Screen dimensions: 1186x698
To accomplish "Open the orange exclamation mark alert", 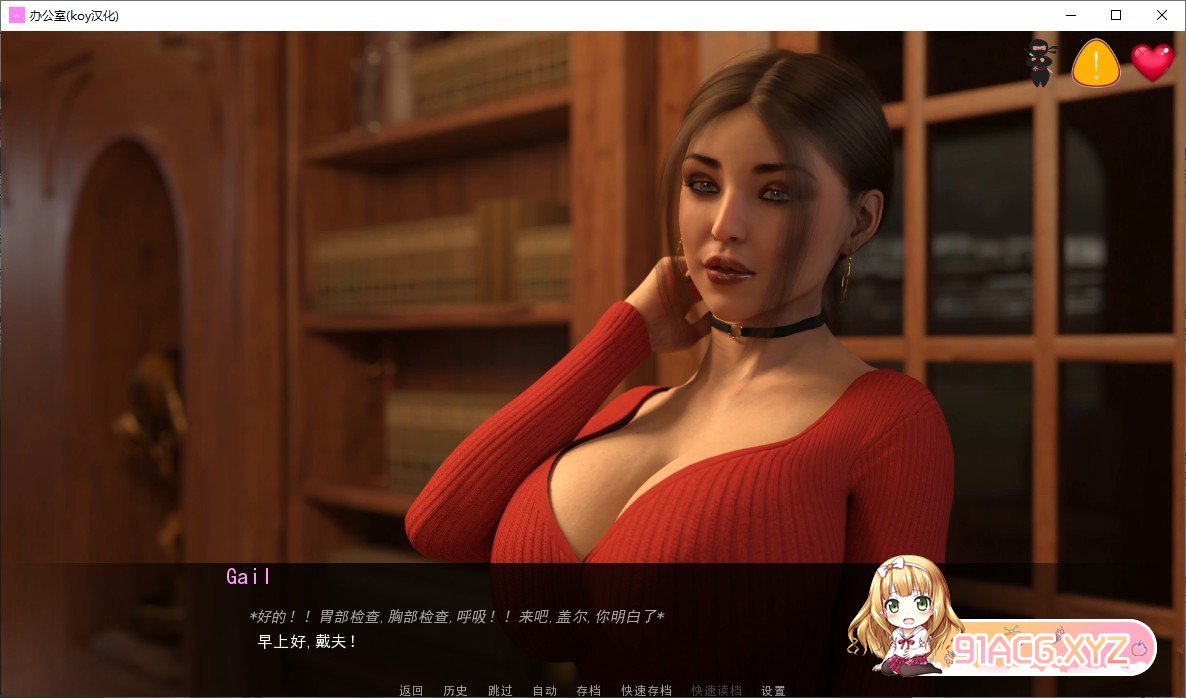I will click(x=1095, y=63).
